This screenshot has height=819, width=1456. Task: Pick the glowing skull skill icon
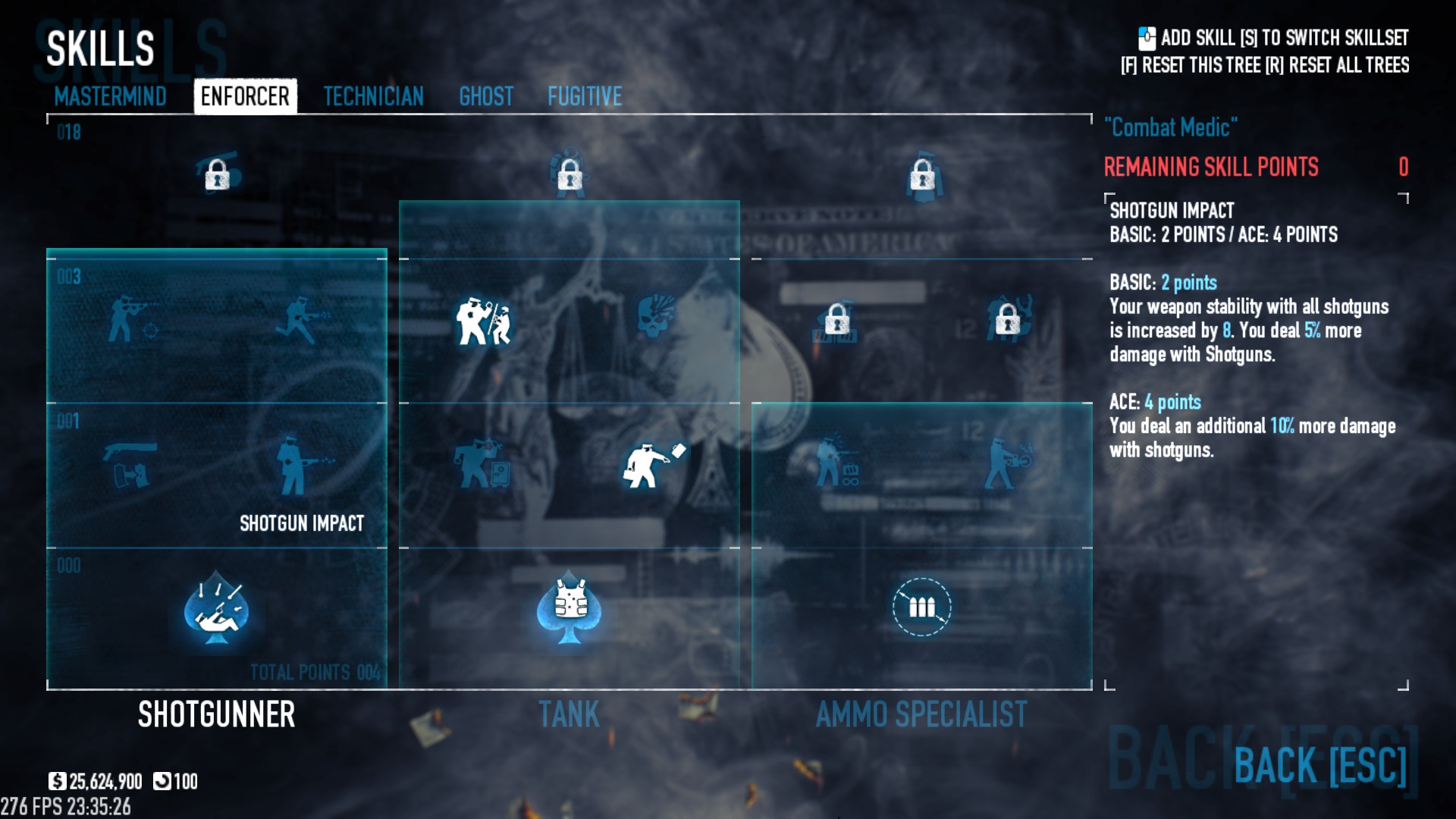pyautogui.click(x=654, y=318)
